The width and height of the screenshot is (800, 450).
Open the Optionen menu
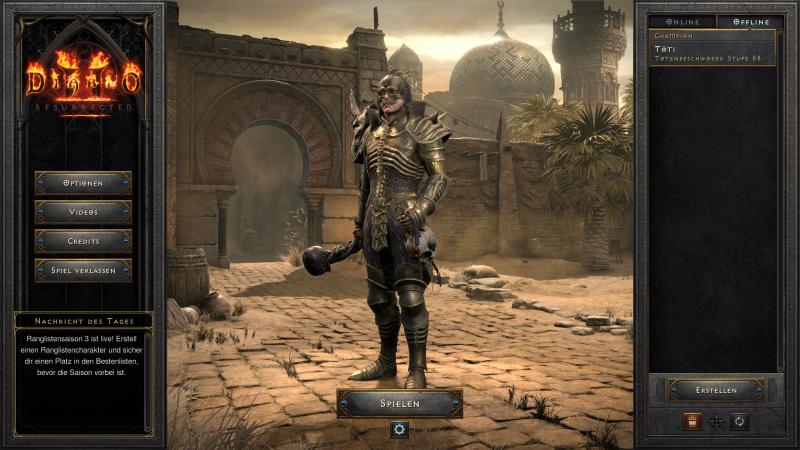83,183
